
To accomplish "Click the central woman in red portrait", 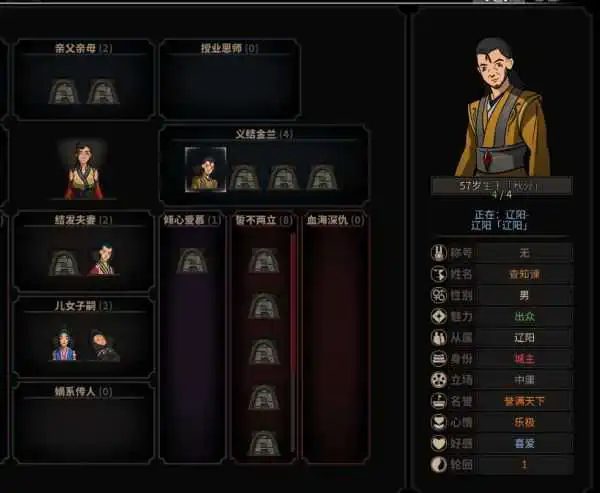I will click(84, 168).
